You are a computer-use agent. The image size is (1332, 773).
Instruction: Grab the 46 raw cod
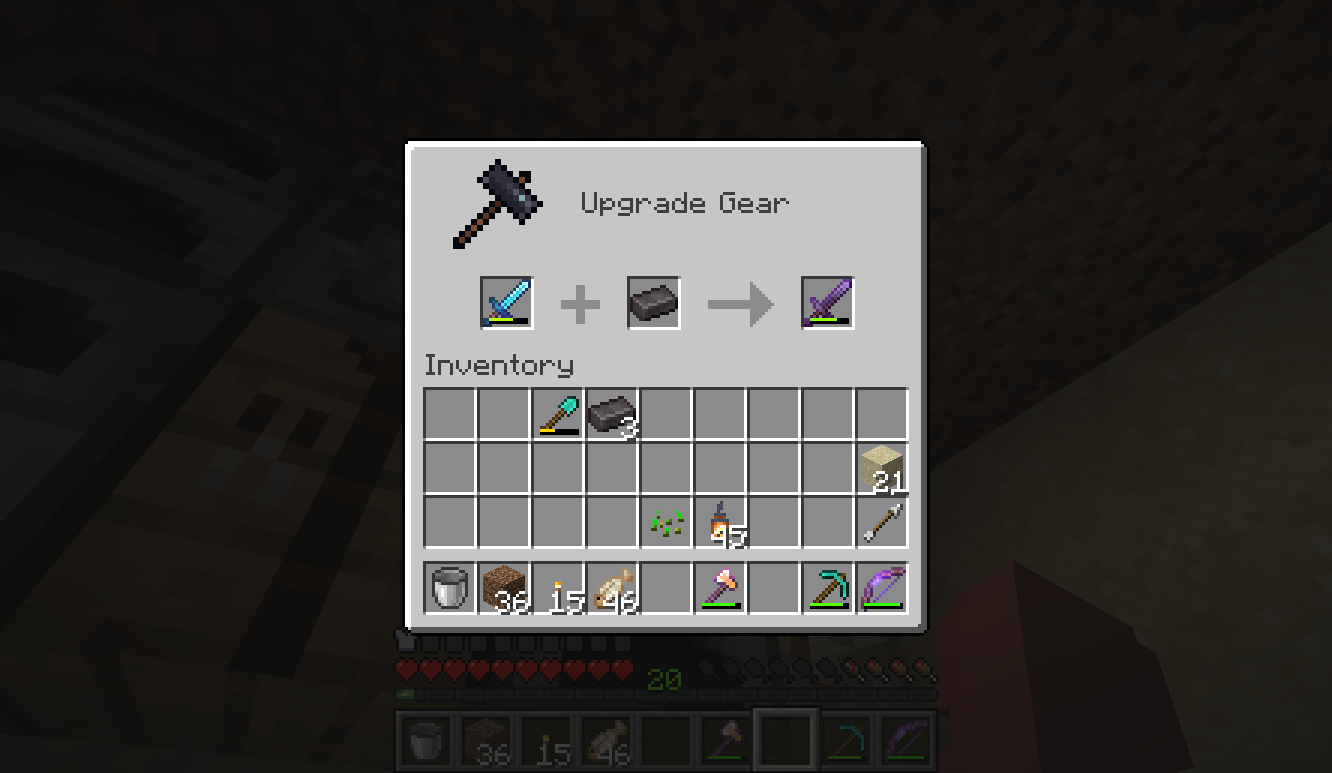pos(613,587)
